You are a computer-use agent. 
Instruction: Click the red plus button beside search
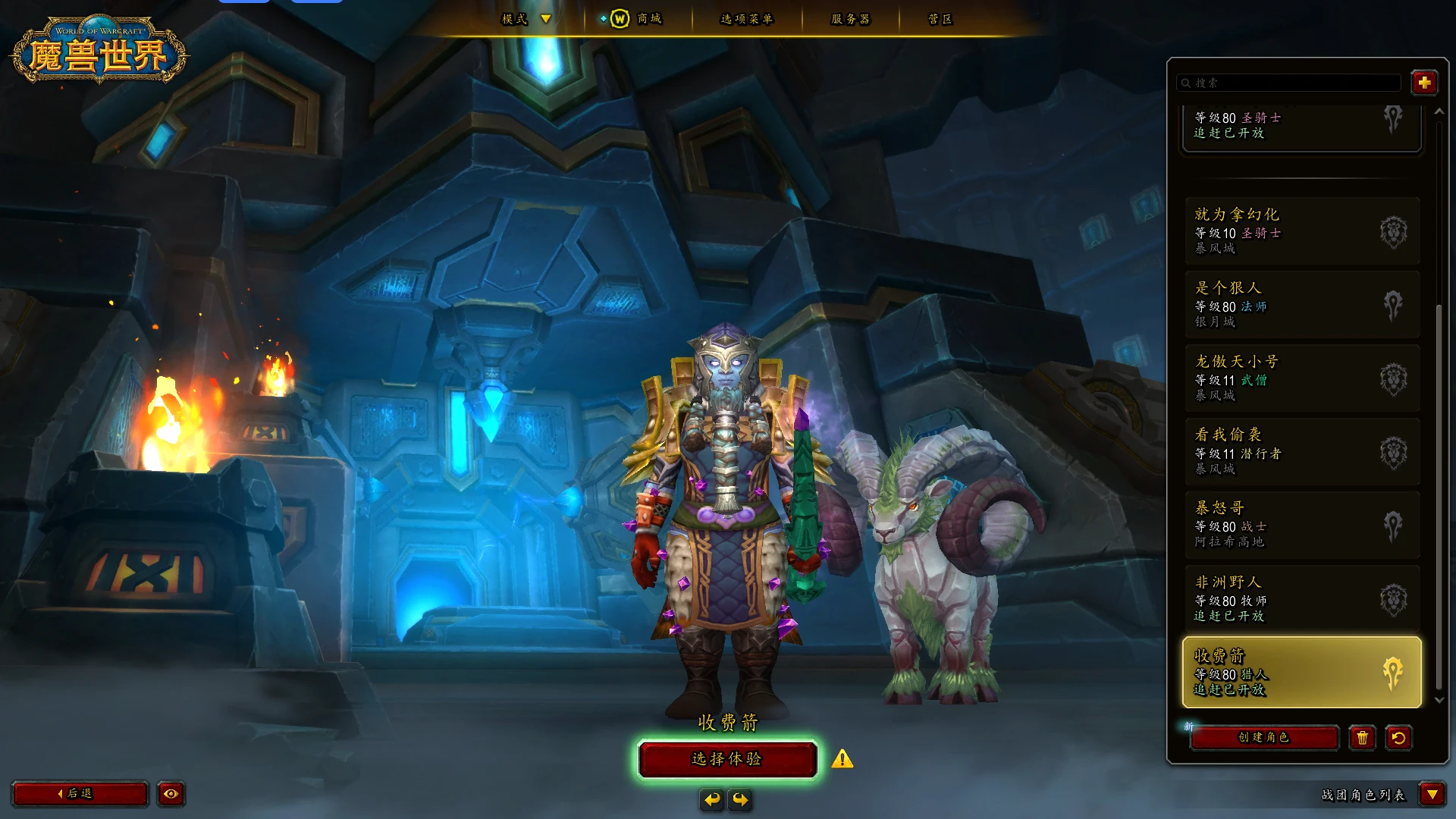point(1423,83)
